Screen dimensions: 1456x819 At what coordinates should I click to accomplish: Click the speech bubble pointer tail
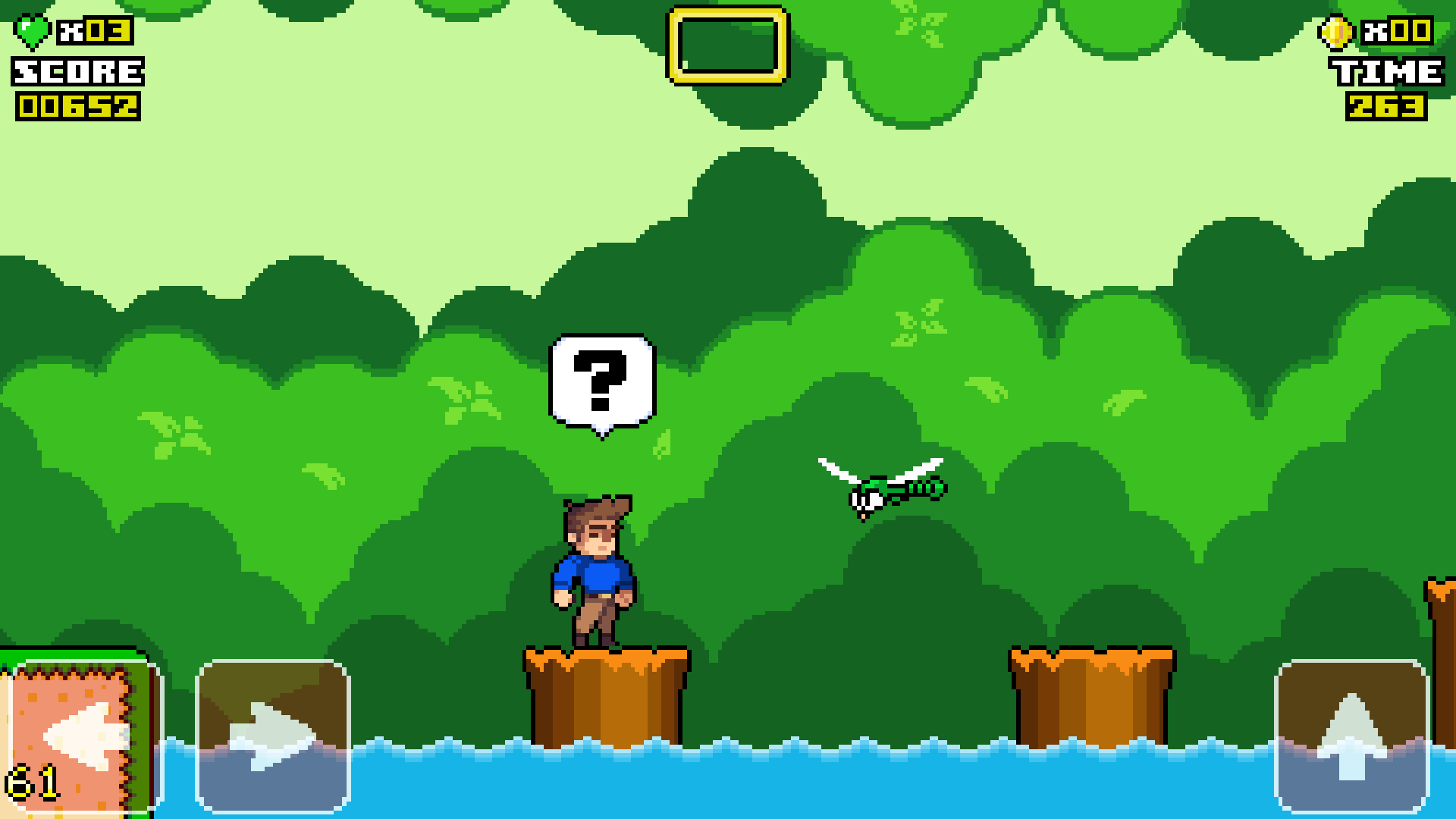[x=603, y=434]
